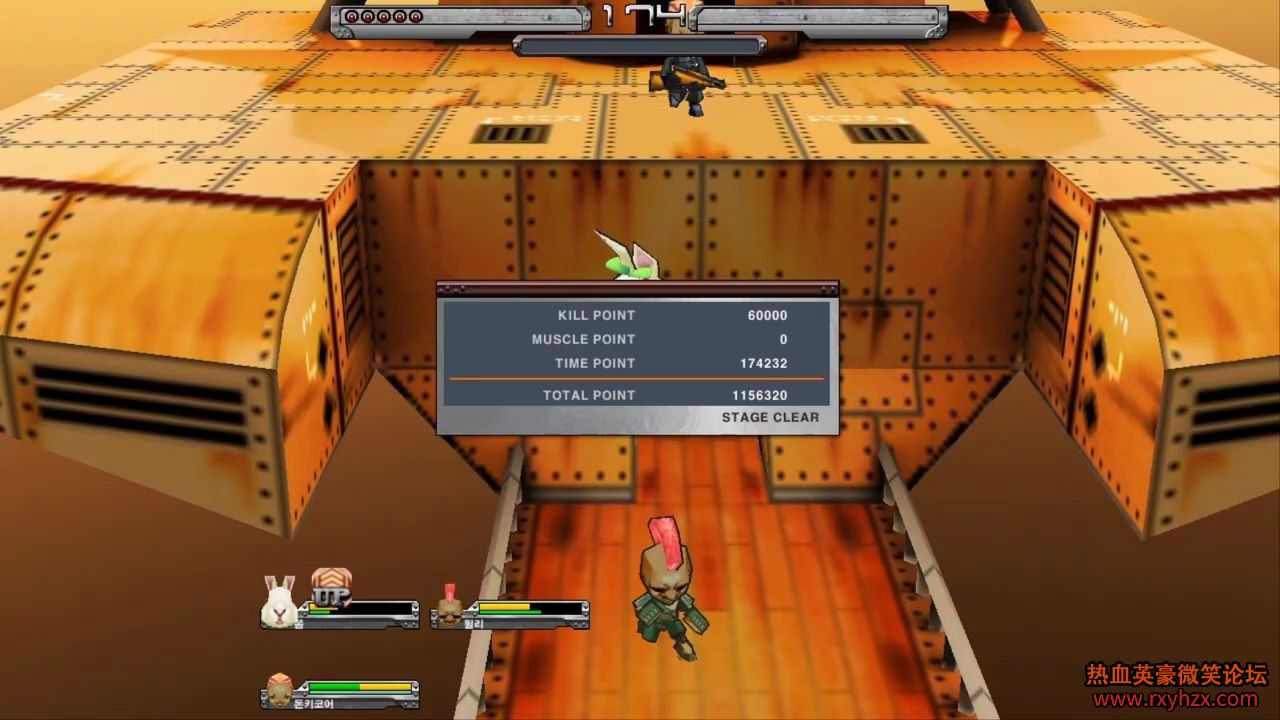Image resolution: width=1280 pixels, height=720 pixels.
Task: Click the UP power-up icon
Action: (330, 587)
